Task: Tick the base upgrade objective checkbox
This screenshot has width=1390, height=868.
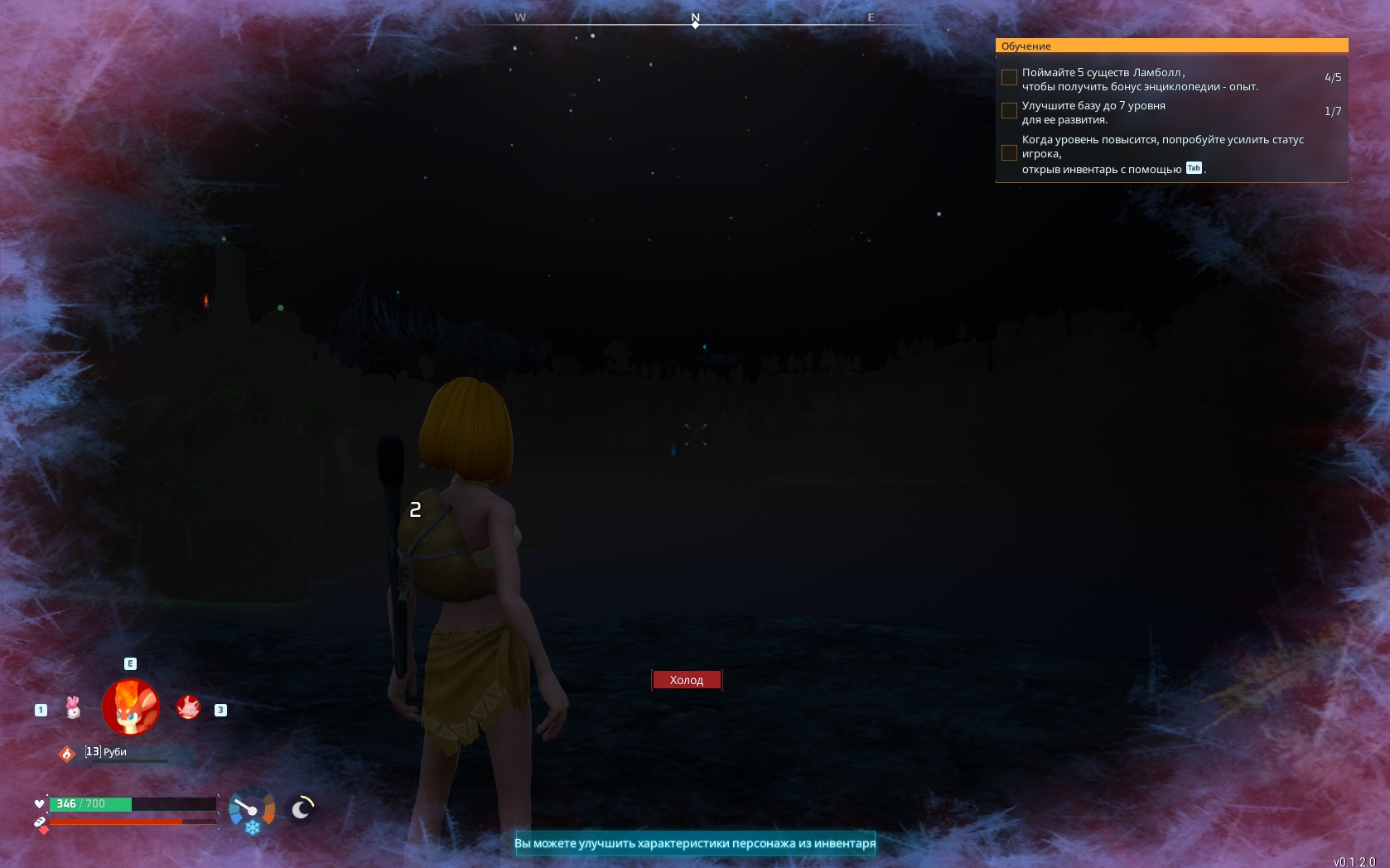Action: pyautogui.click(x=1009, y=111)
